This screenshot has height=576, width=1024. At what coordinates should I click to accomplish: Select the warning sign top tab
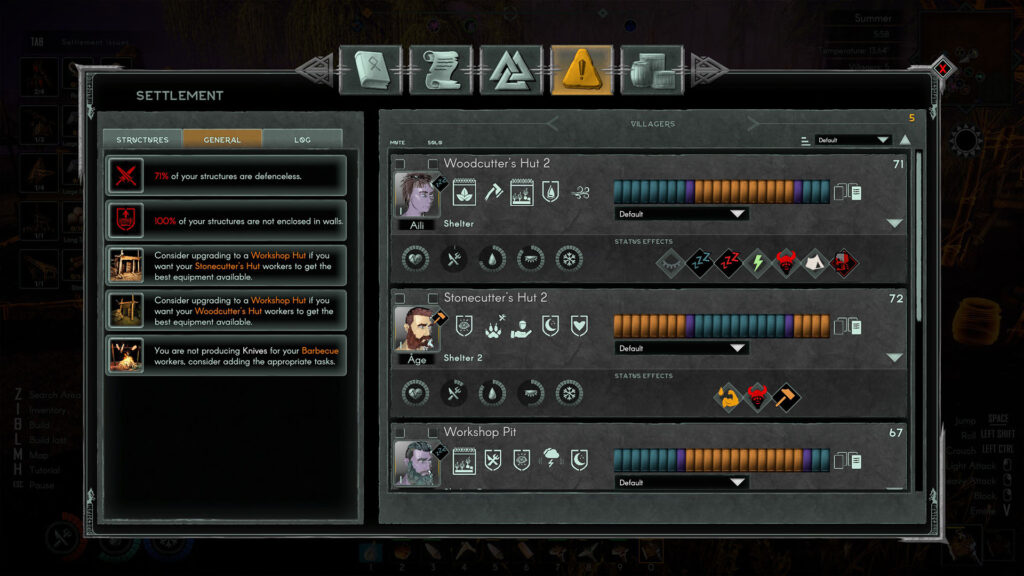click(582, 71)
